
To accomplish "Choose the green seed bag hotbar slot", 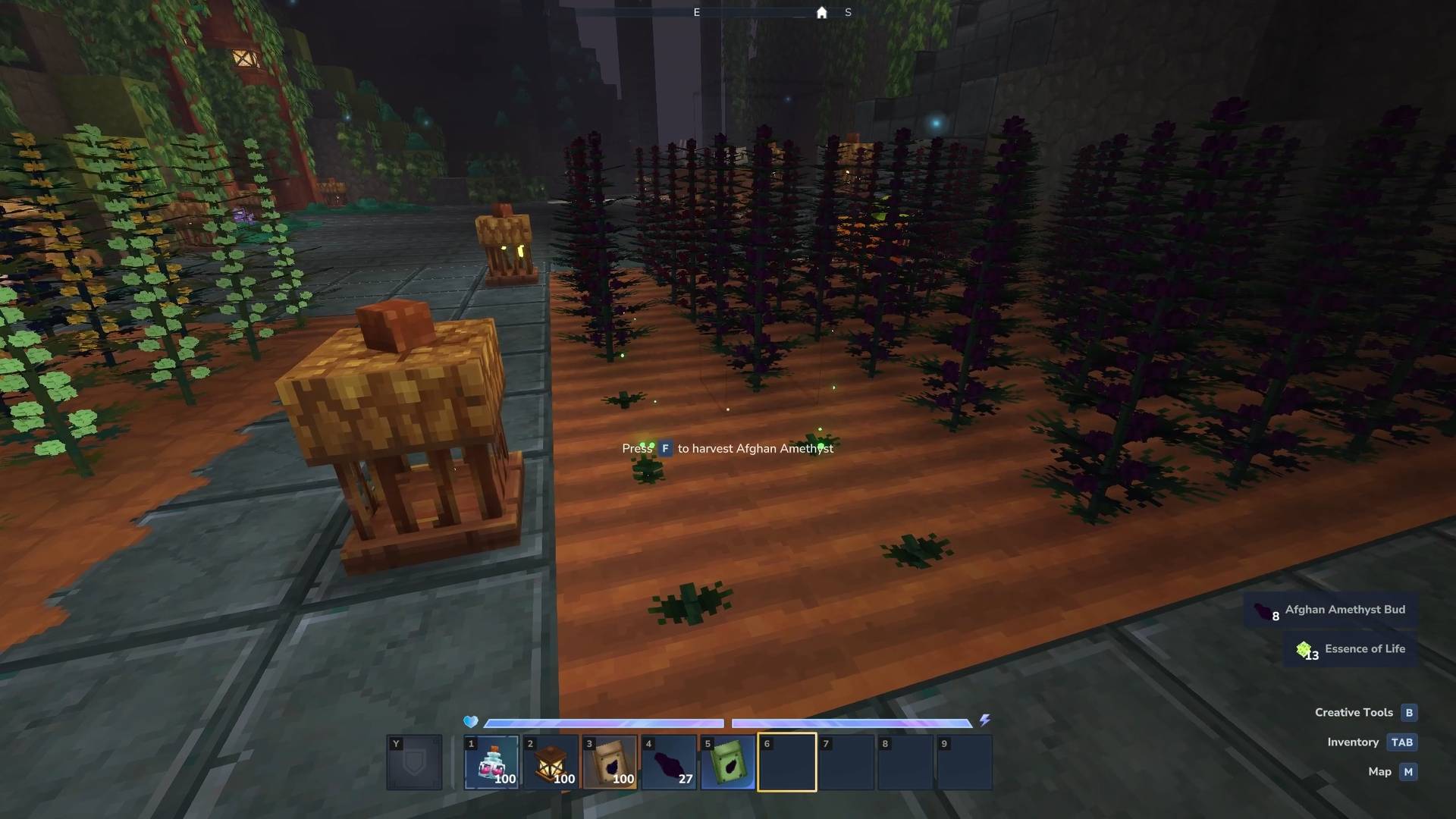I will pyautogui.click(x=728, y=762).
